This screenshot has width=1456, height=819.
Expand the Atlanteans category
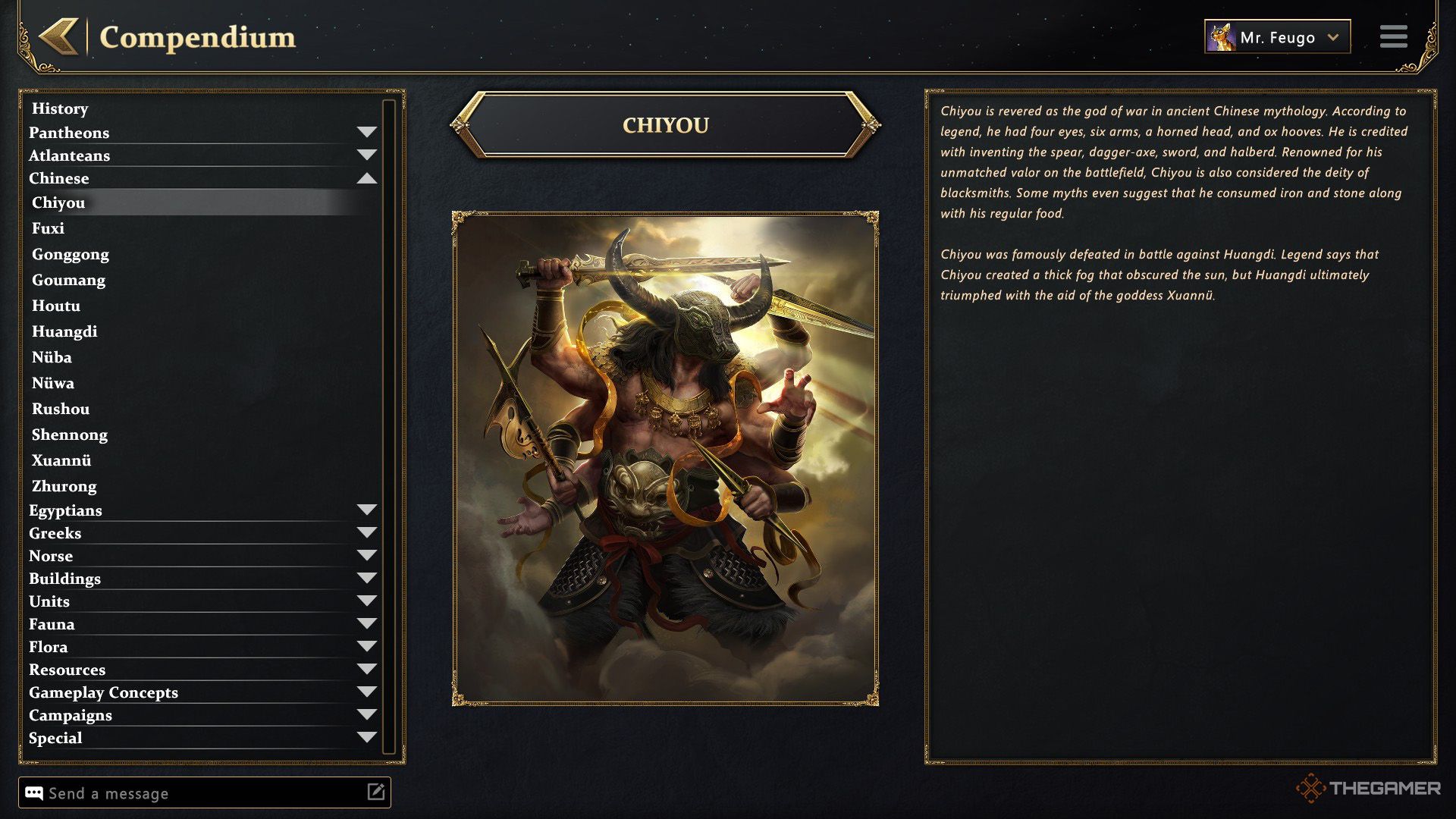point(366,155)
